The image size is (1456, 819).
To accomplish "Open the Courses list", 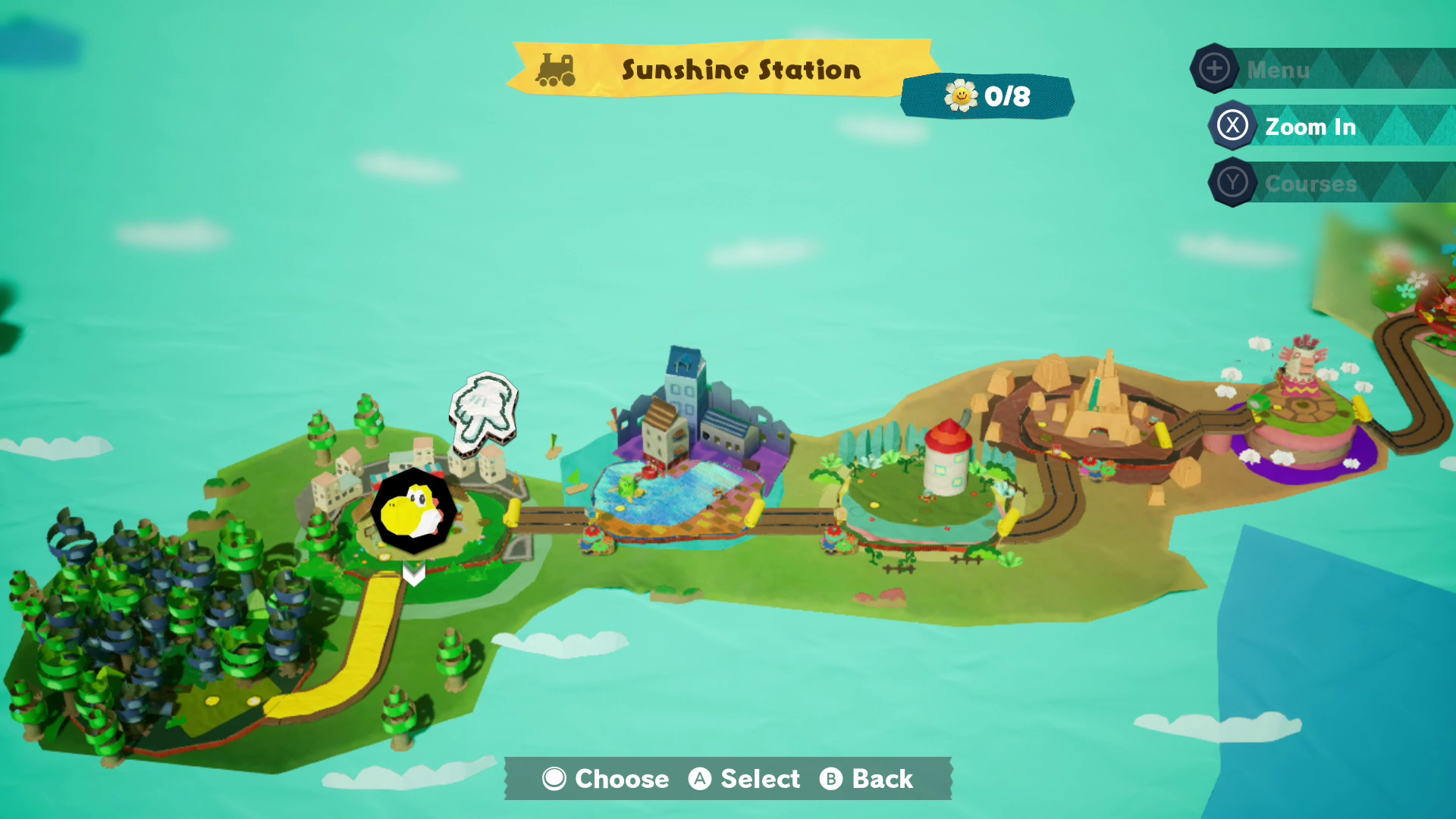I will [1309, 184].
